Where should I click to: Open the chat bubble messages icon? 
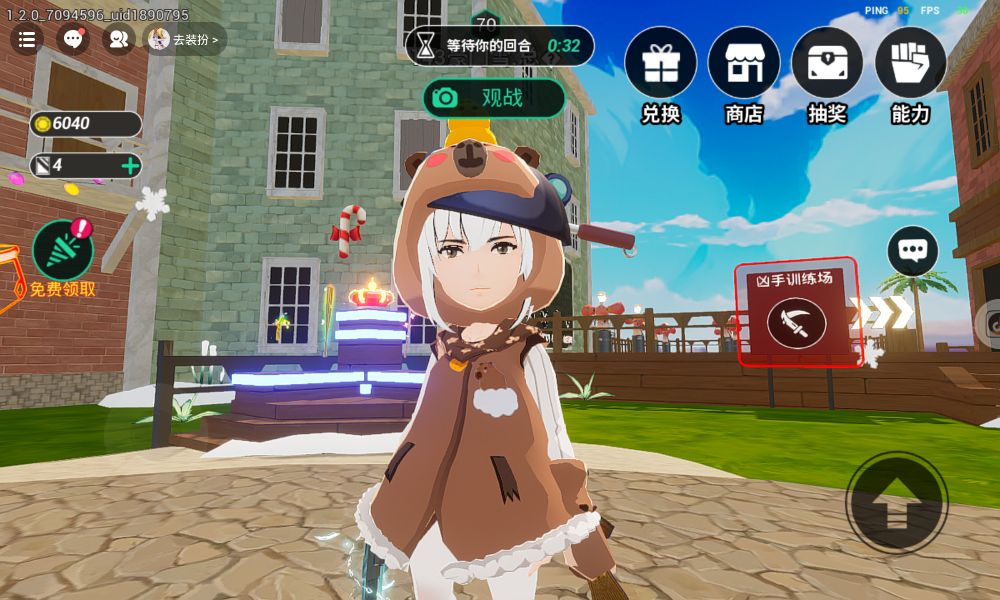pos(73,40)
